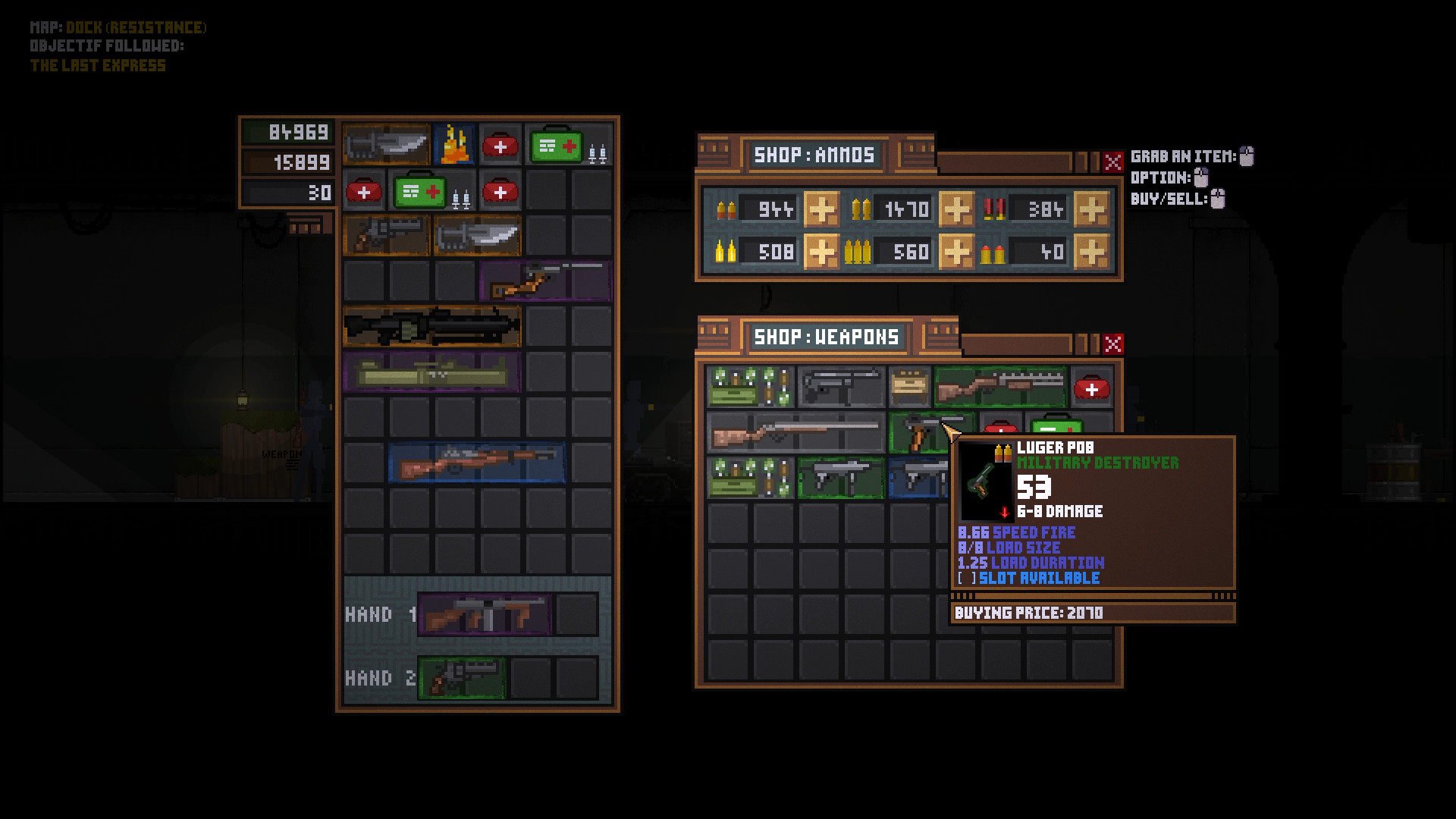Image resolution: width=1456 pixels, height=819 pixels.
Task: Select the black machine gun in inventory
Action: (431, 326)
